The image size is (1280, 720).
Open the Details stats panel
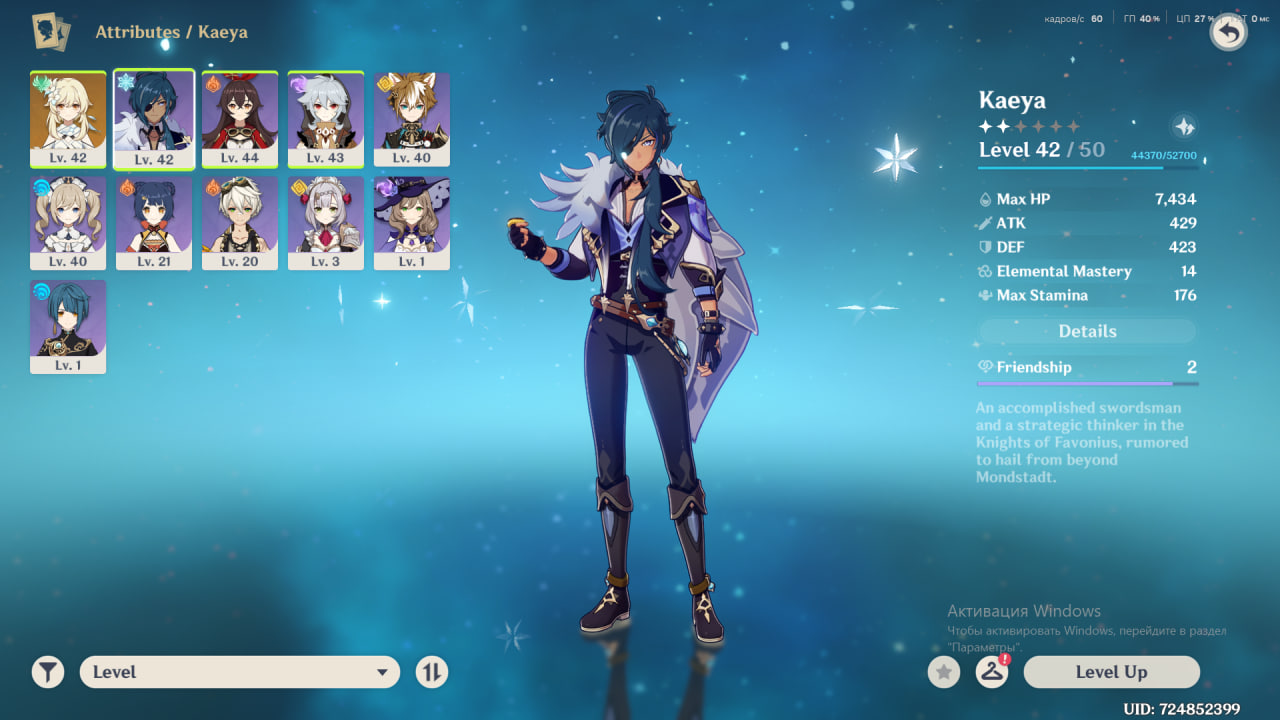1087,331
